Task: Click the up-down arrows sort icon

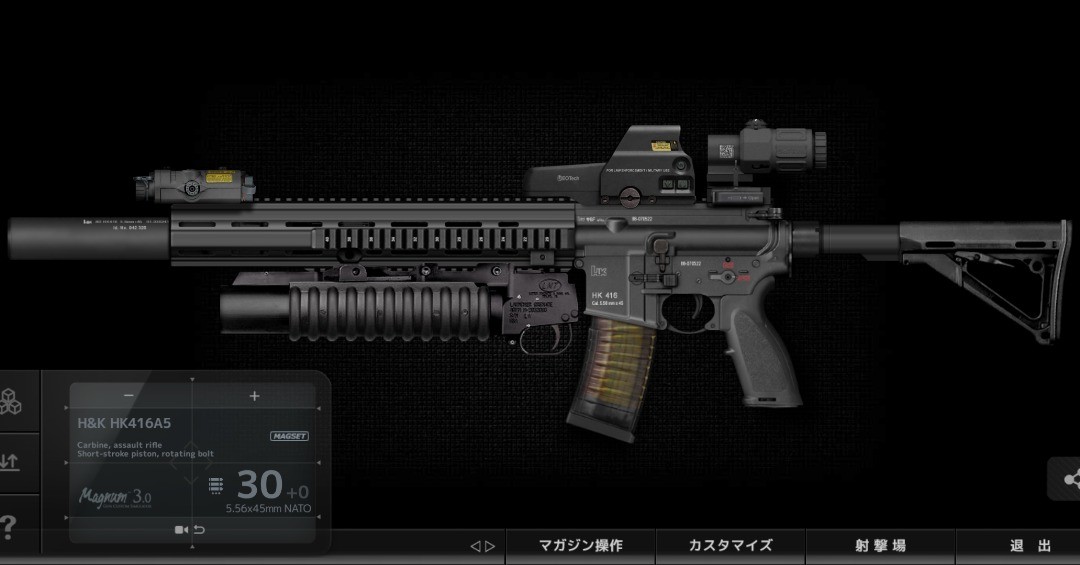Action: pos(10,462)
